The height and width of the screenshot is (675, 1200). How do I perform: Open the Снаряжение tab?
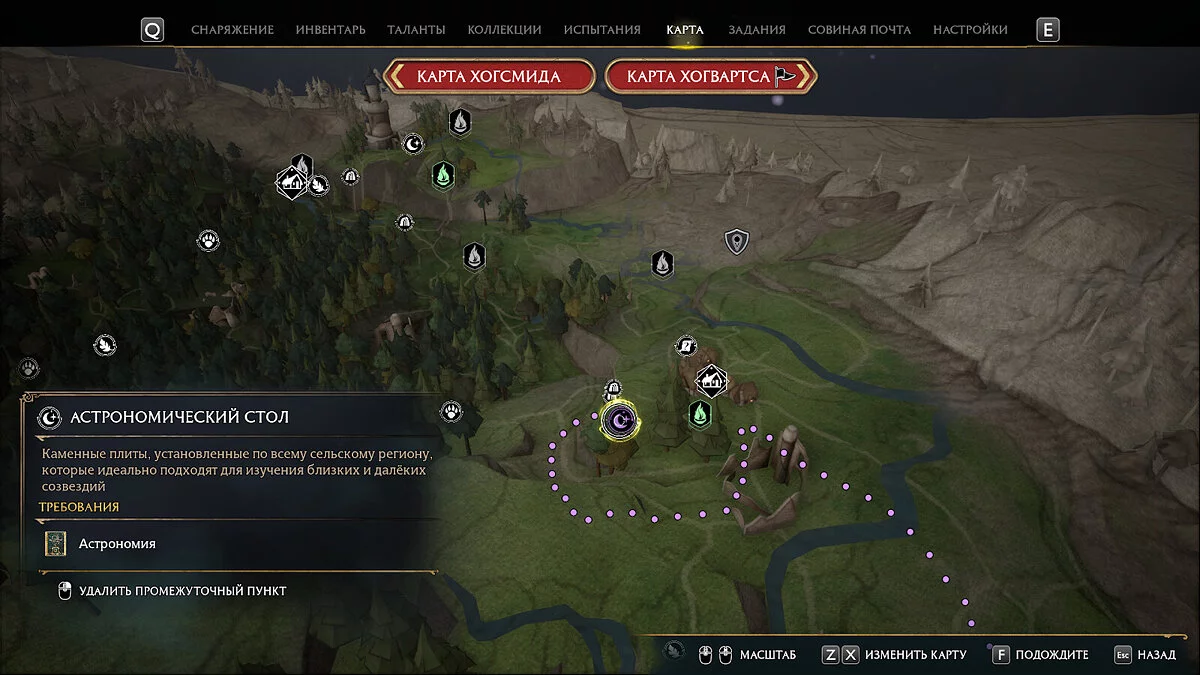tap(232, 30)
